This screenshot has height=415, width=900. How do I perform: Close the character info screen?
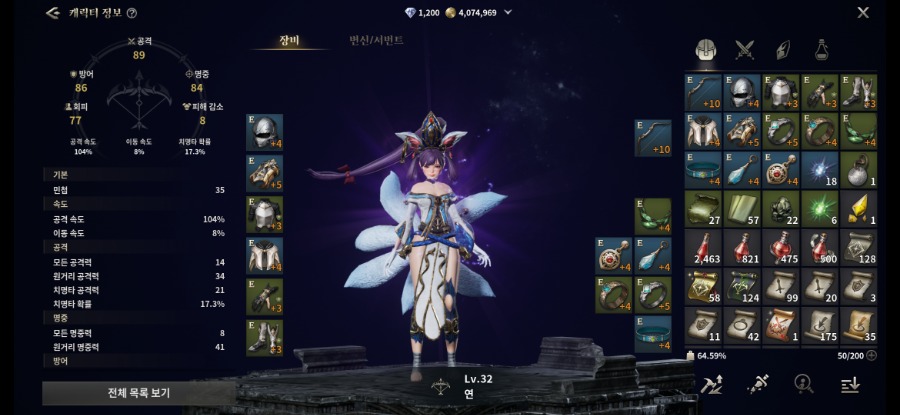tap(863, 13)
